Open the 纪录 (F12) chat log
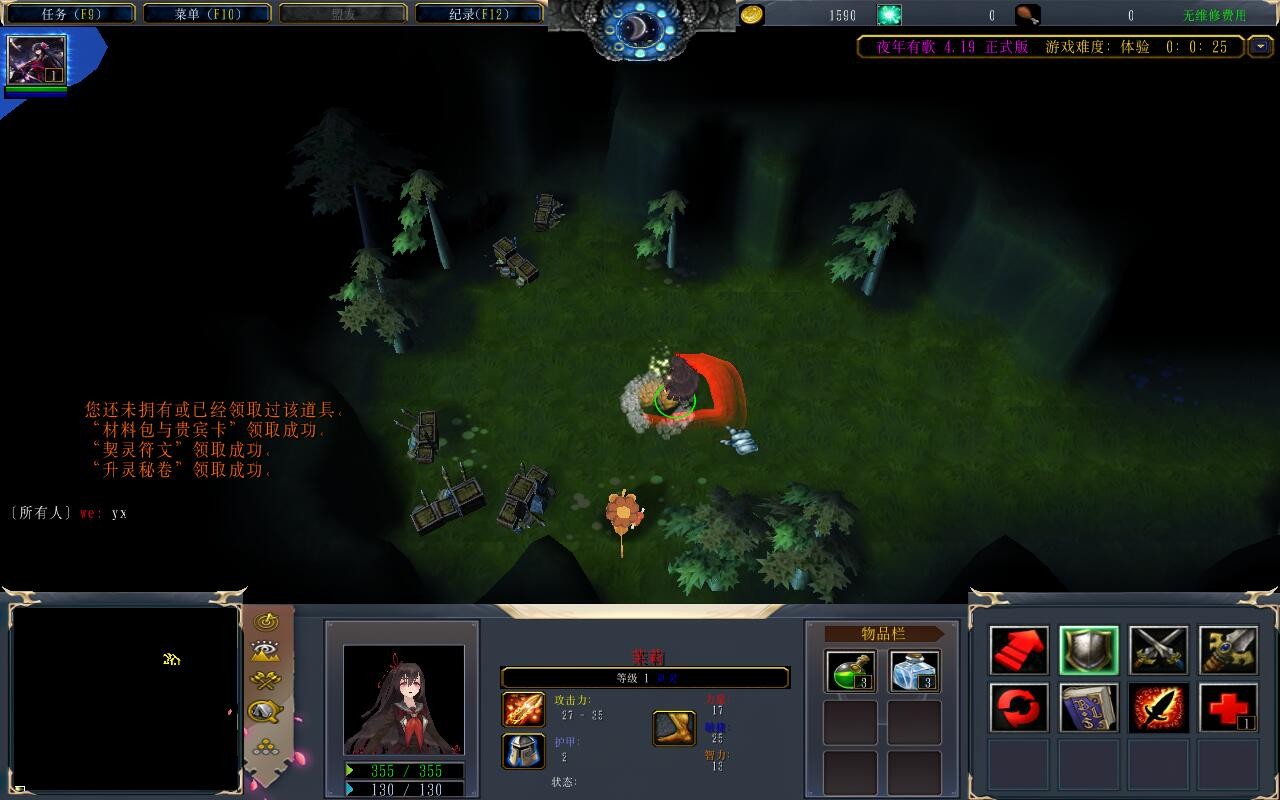This screenshot has width=1280, height=800. 479,14
